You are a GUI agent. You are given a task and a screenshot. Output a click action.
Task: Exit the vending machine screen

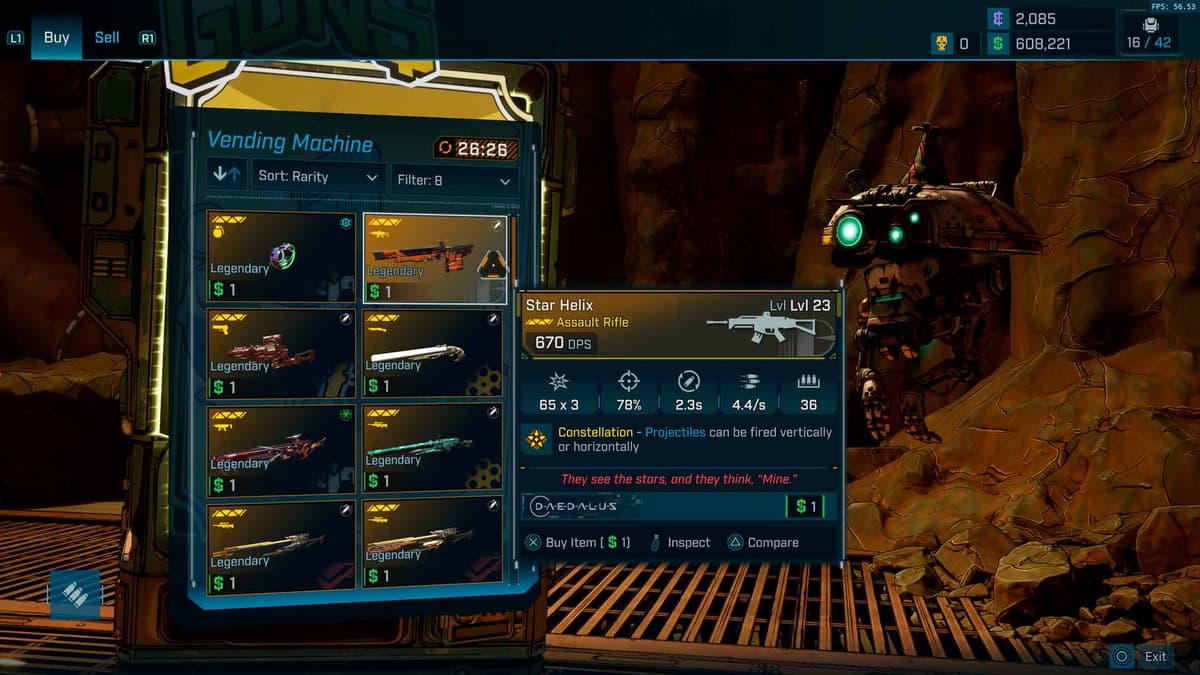click(x=1143, y=656)
